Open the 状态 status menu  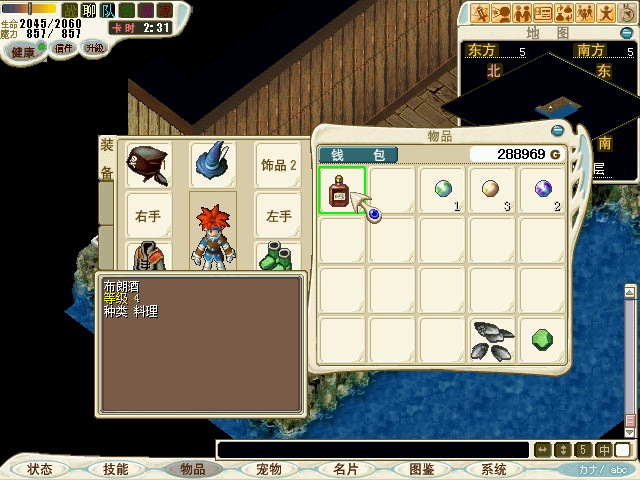click(x=40, y=469)
